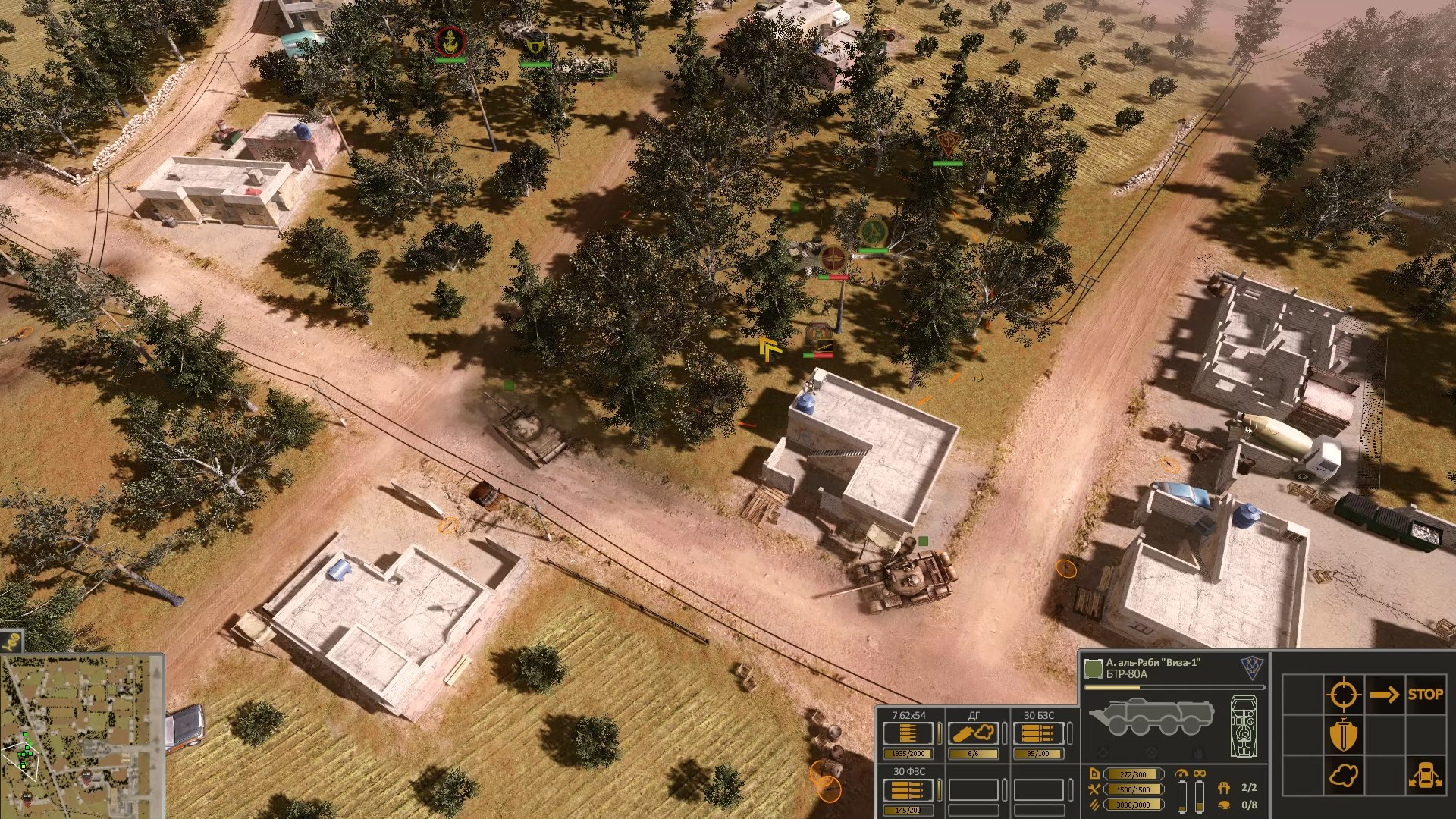
Task: Switch to the ДГ grenade slot
Action: pyautogui.click(x=973, y=734)
